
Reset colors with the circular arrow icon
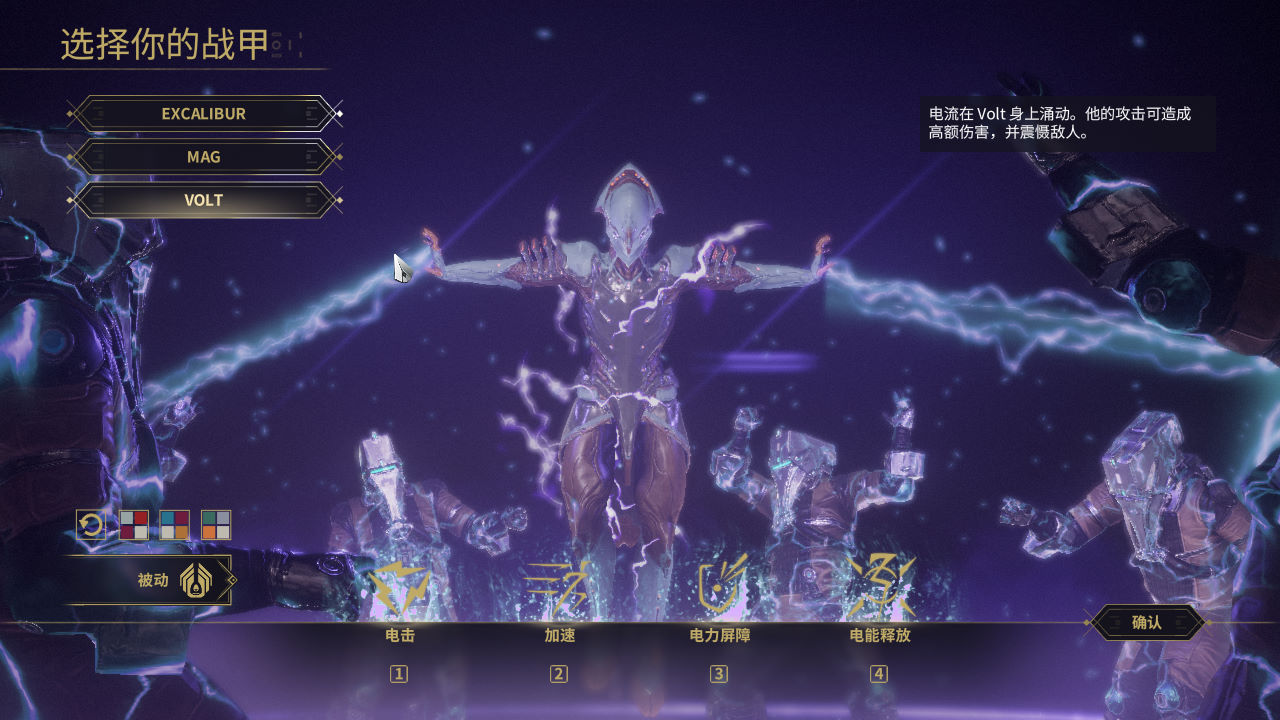coord(91,525)
